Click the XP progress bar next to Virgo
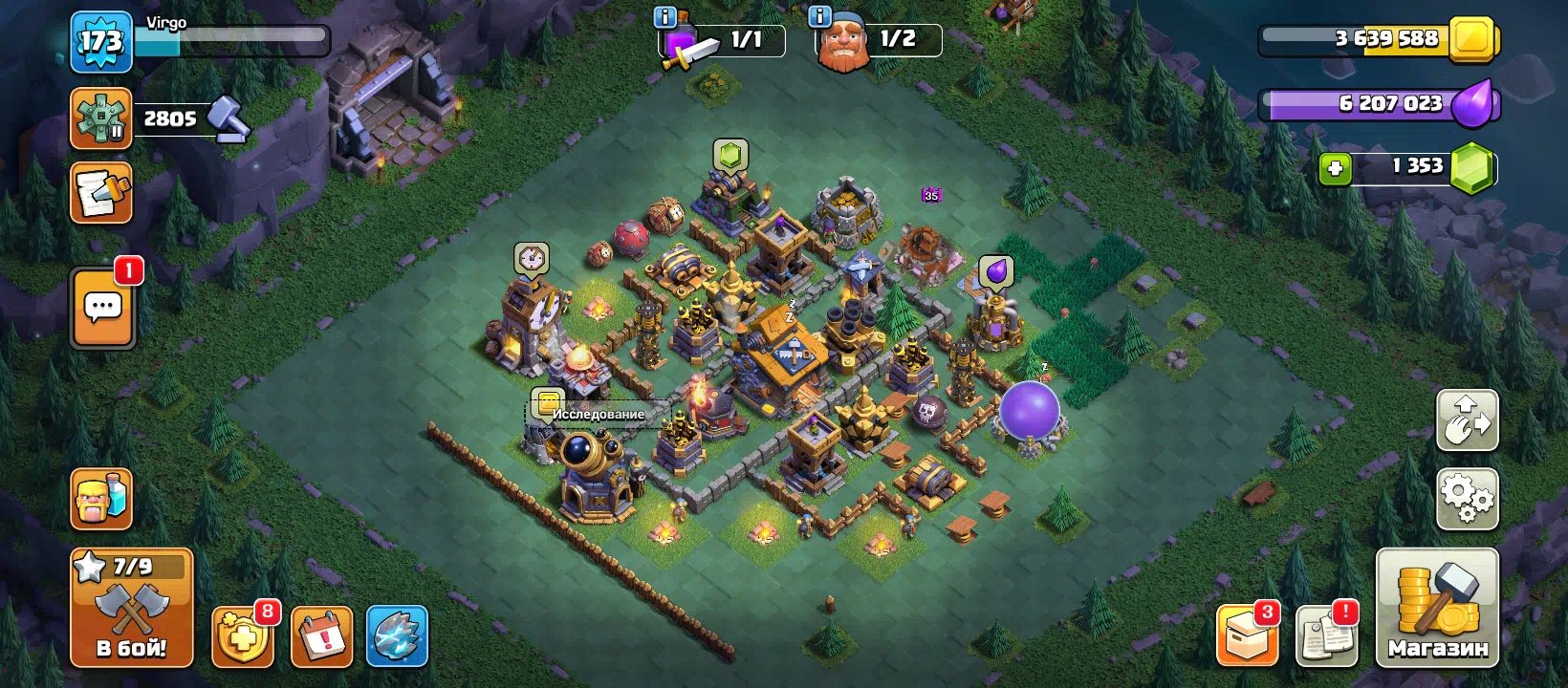The width and height of the screenshot is (1568, 688). (x=232, y=42)
